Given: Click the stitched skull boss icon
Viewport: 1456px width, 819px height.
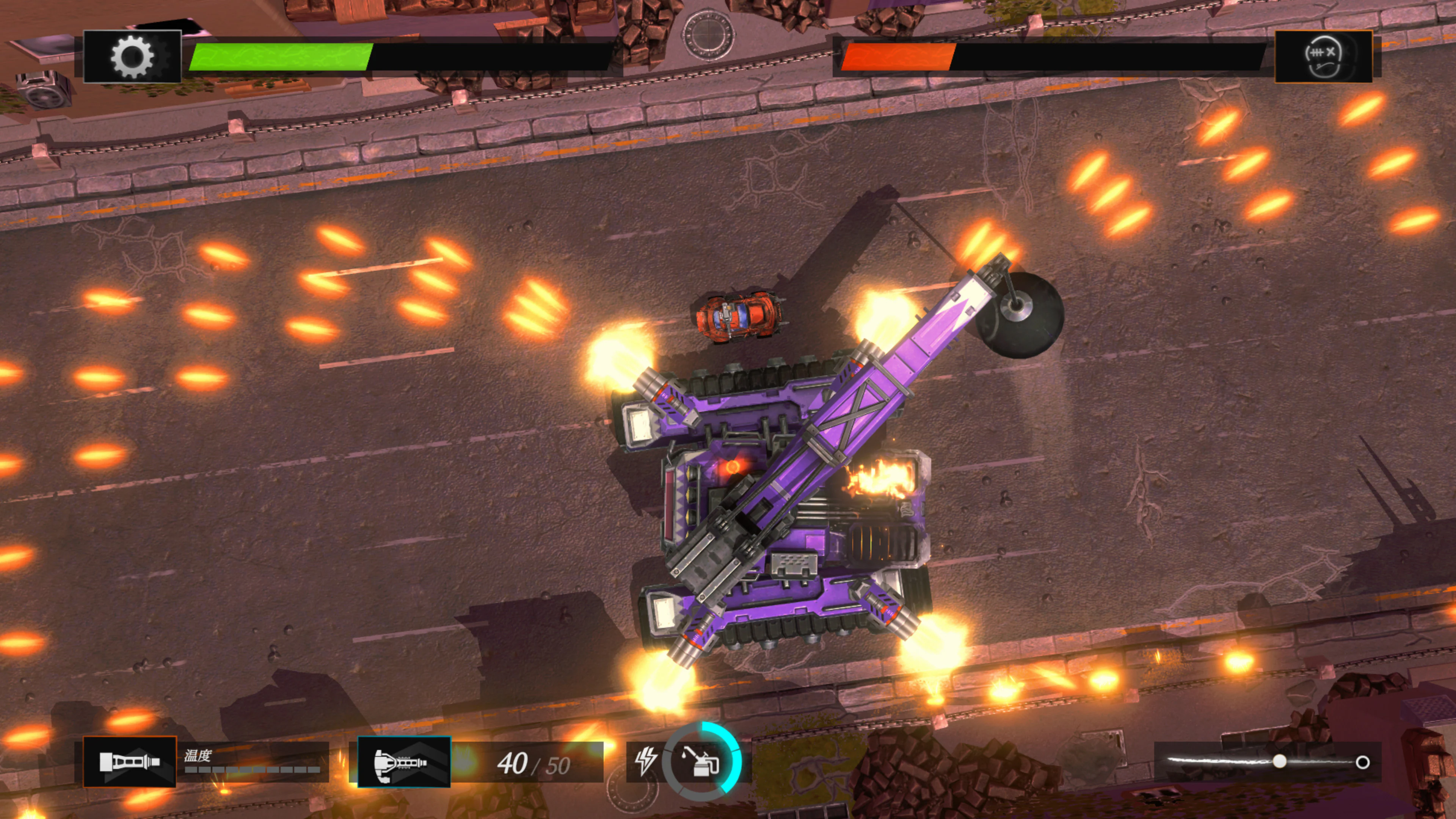Looking at the screenshot, I should coord(1323,56).
